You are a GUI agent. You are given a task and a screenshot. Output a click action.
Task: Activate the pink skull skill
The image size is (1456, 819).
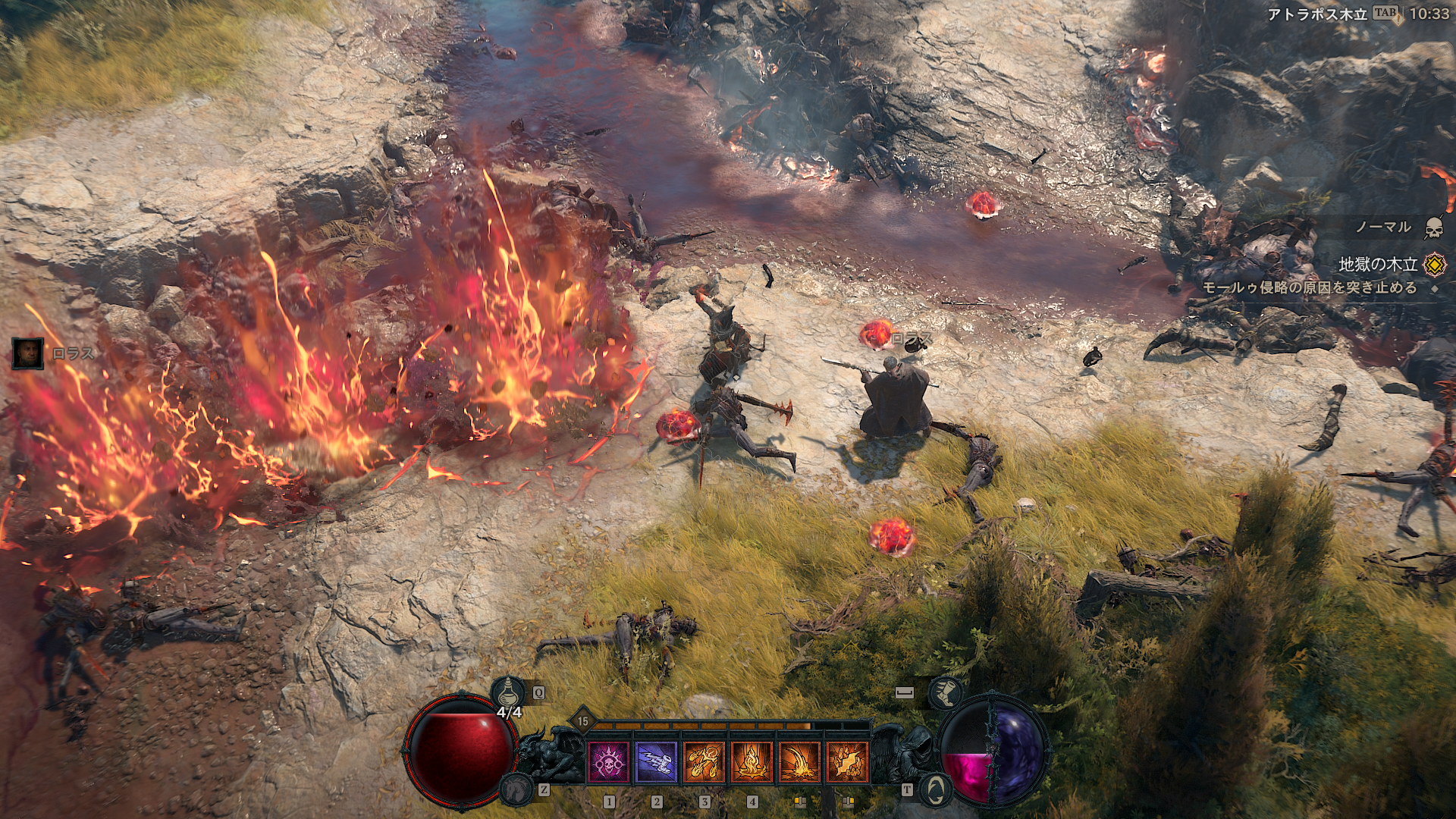pyautogui.click(x=608, y=761)
